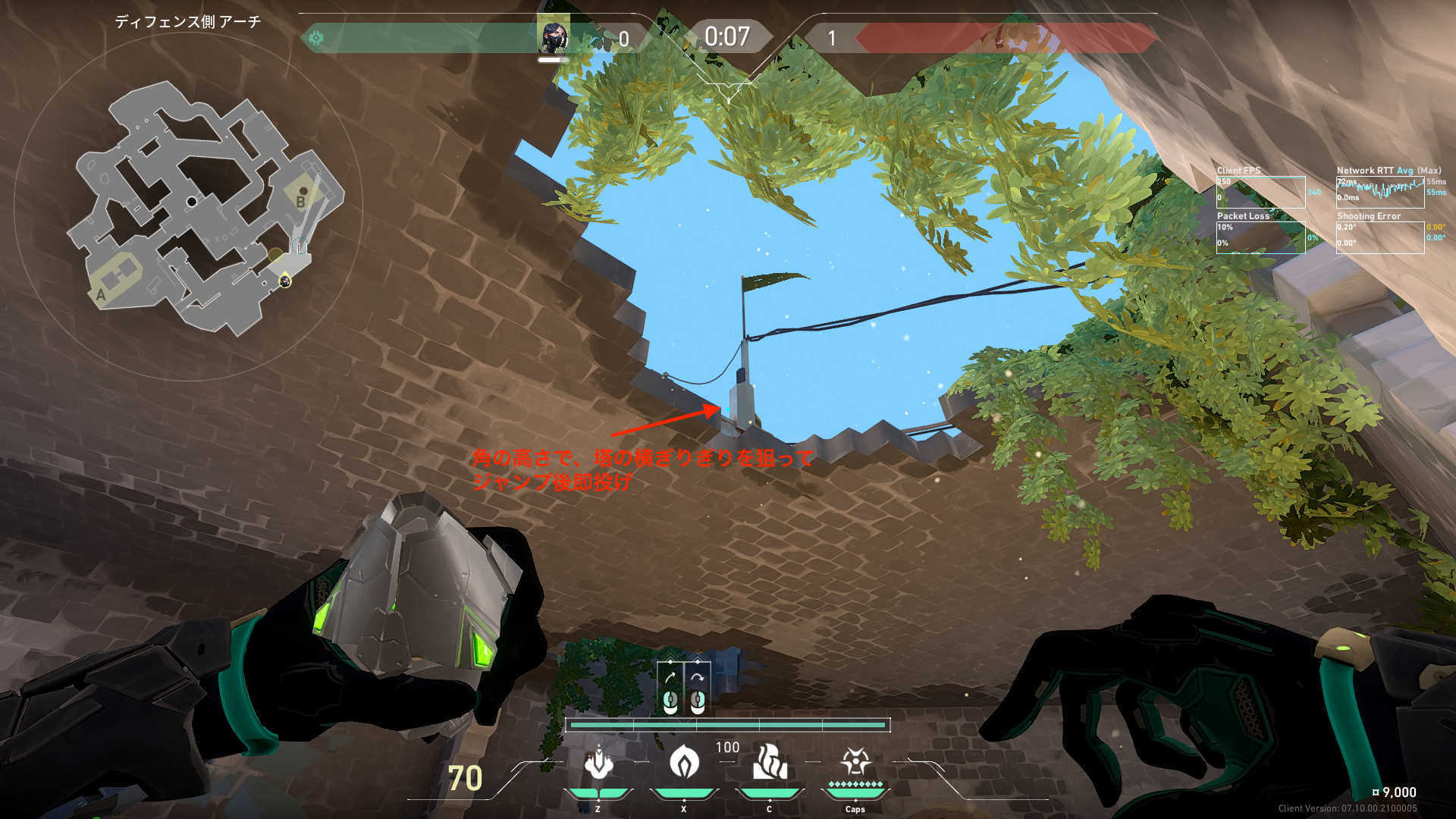This screenshot has height=819, width=1456.
Task: Open the Client FPS performance graph
Action: click(1260, 193)
